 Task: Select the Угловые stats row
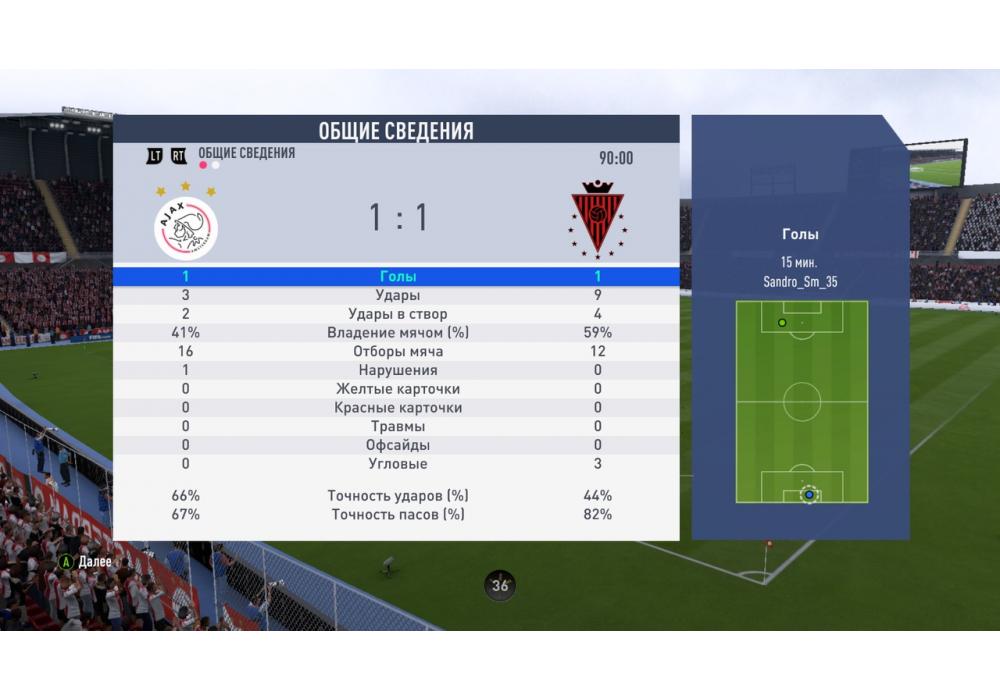[398, 464]
